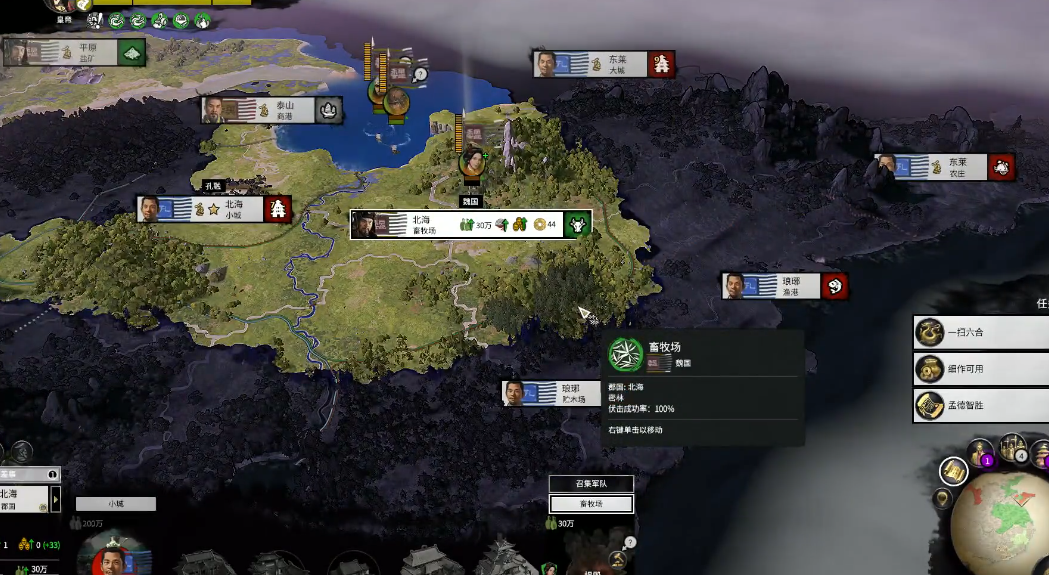
Task: Select the female general army marker
Action: (x=472, y=160)
